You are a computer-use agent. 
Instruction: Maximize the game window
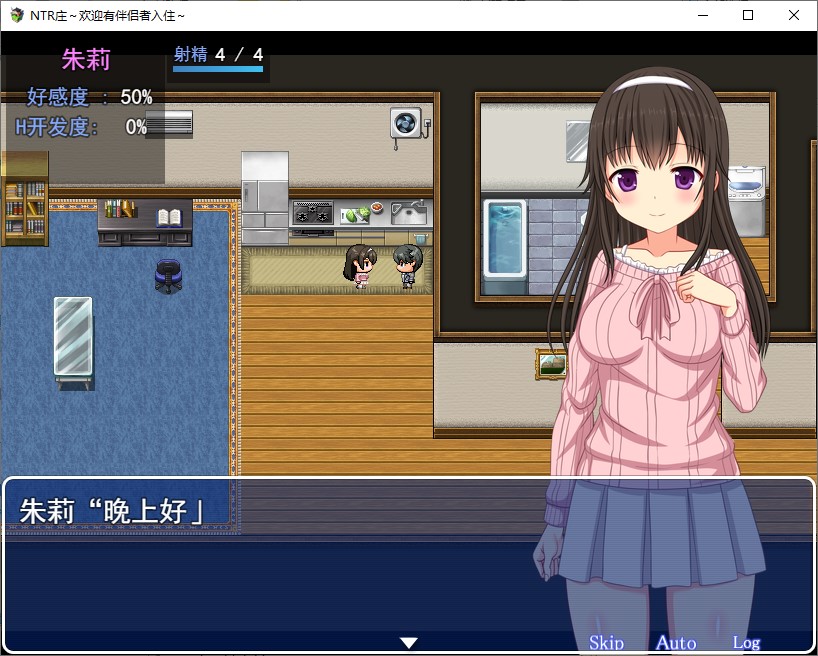click(x=748, y=15)
